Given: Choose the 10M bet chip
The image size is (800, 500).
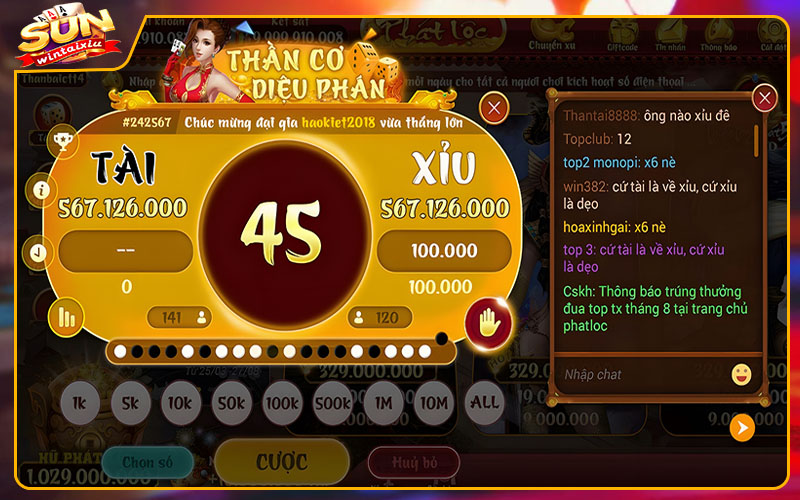Looking at the screenshot, I should pyautogui.click(x=434, y=403).
